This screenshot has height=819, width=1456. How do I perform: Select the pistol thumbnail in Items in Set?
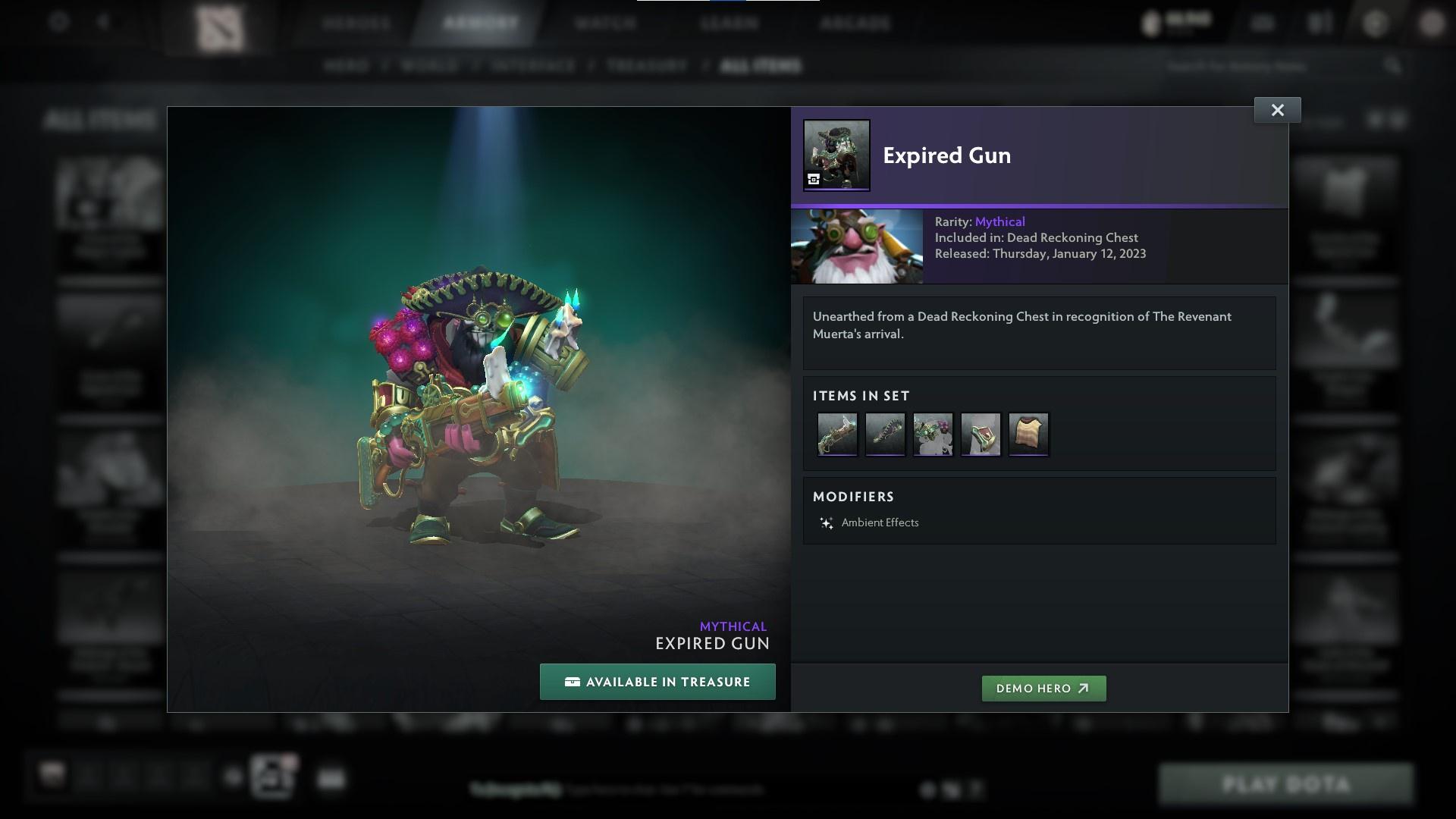(837, 434)
